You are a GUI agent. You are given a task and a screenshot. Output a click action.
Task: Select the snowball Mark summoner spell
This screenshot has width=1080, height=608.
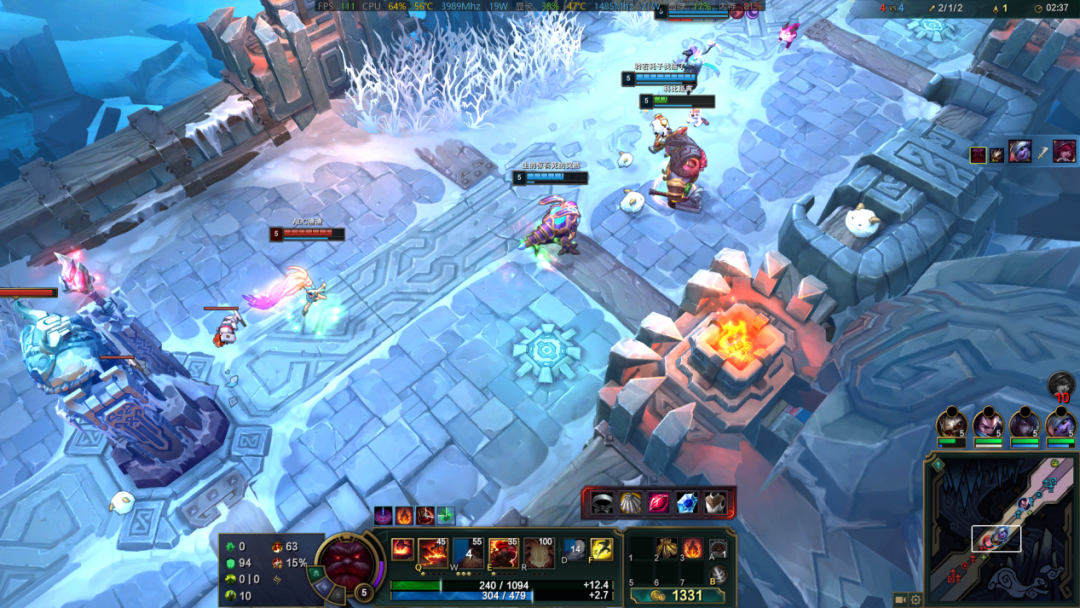pos(574,549)
